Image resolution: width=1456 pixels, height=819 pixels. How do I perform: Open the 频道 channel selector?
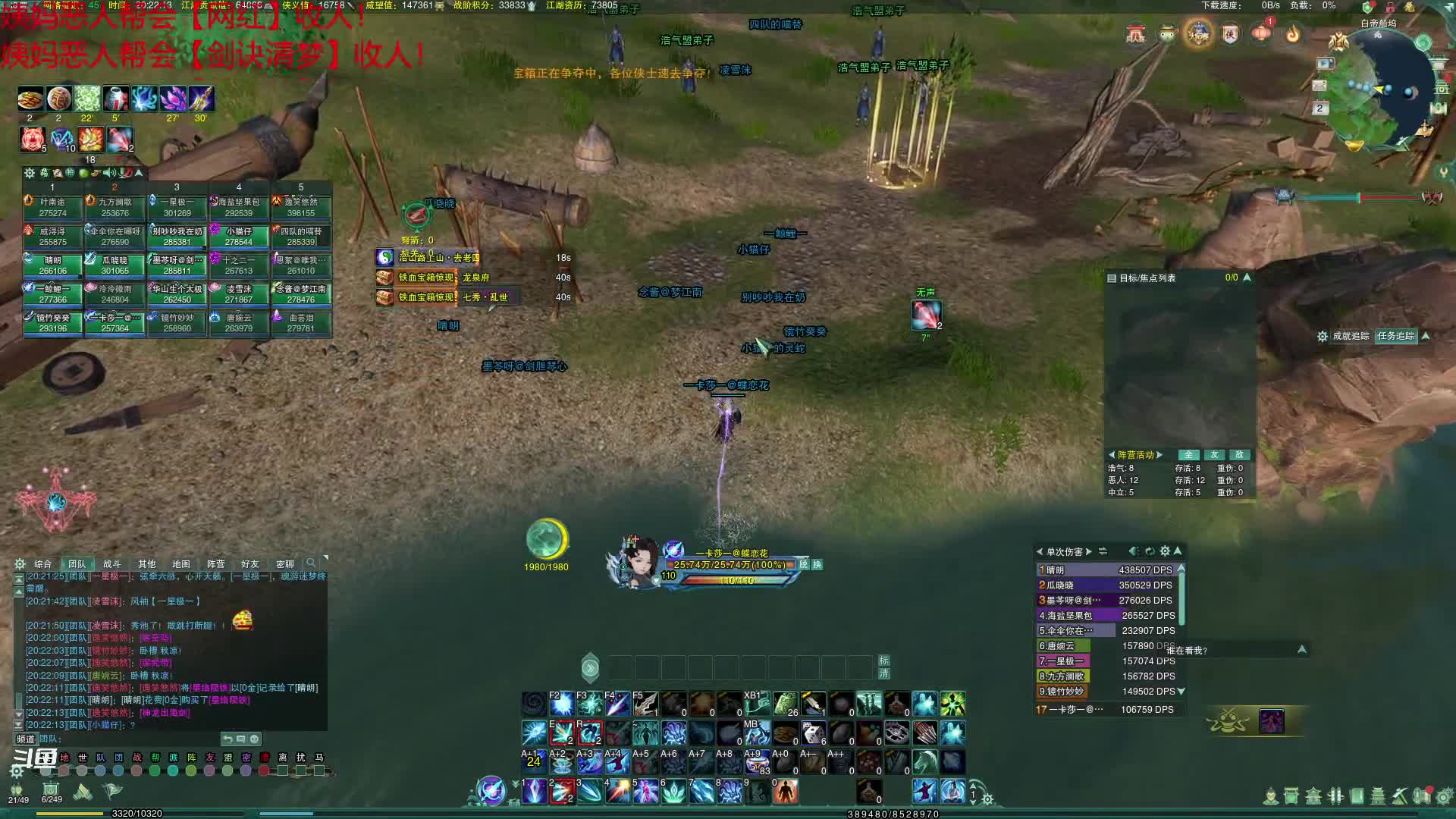(26, 739)
